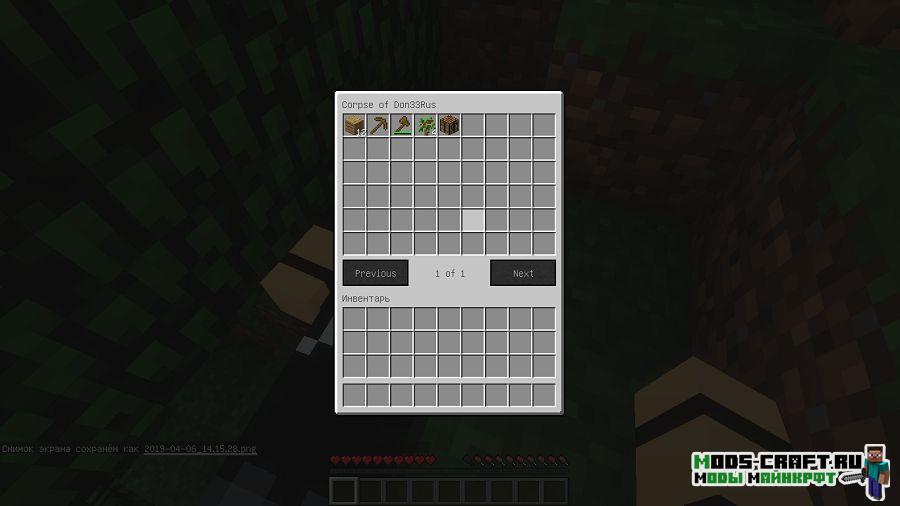Take the oak planks stack from the corpse

point(354,125)
